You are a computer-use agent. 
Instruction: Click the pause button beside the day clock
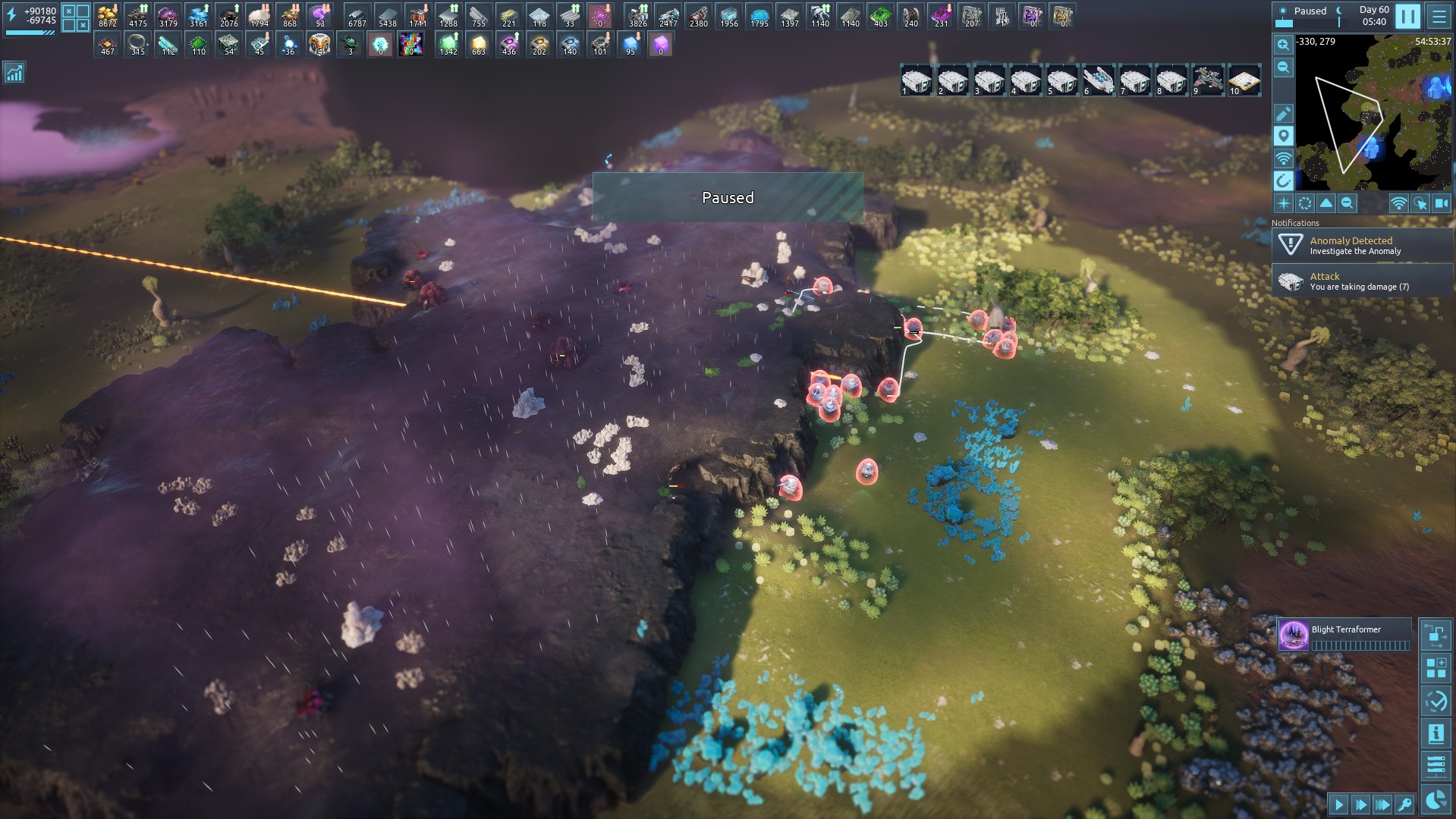click(x=1407, y=16)
